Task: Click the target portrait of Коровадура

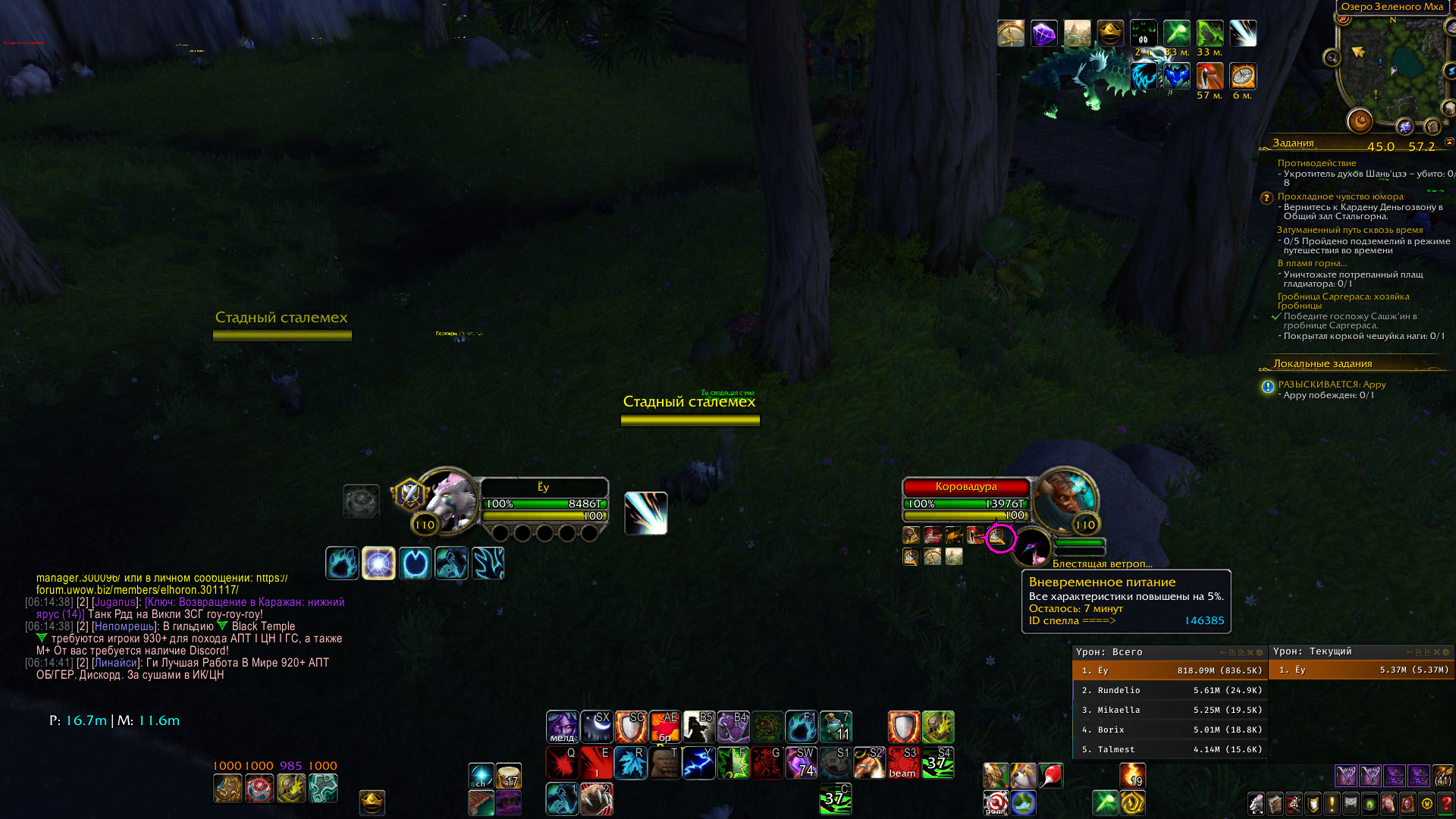Action: tap(1065, 500)
